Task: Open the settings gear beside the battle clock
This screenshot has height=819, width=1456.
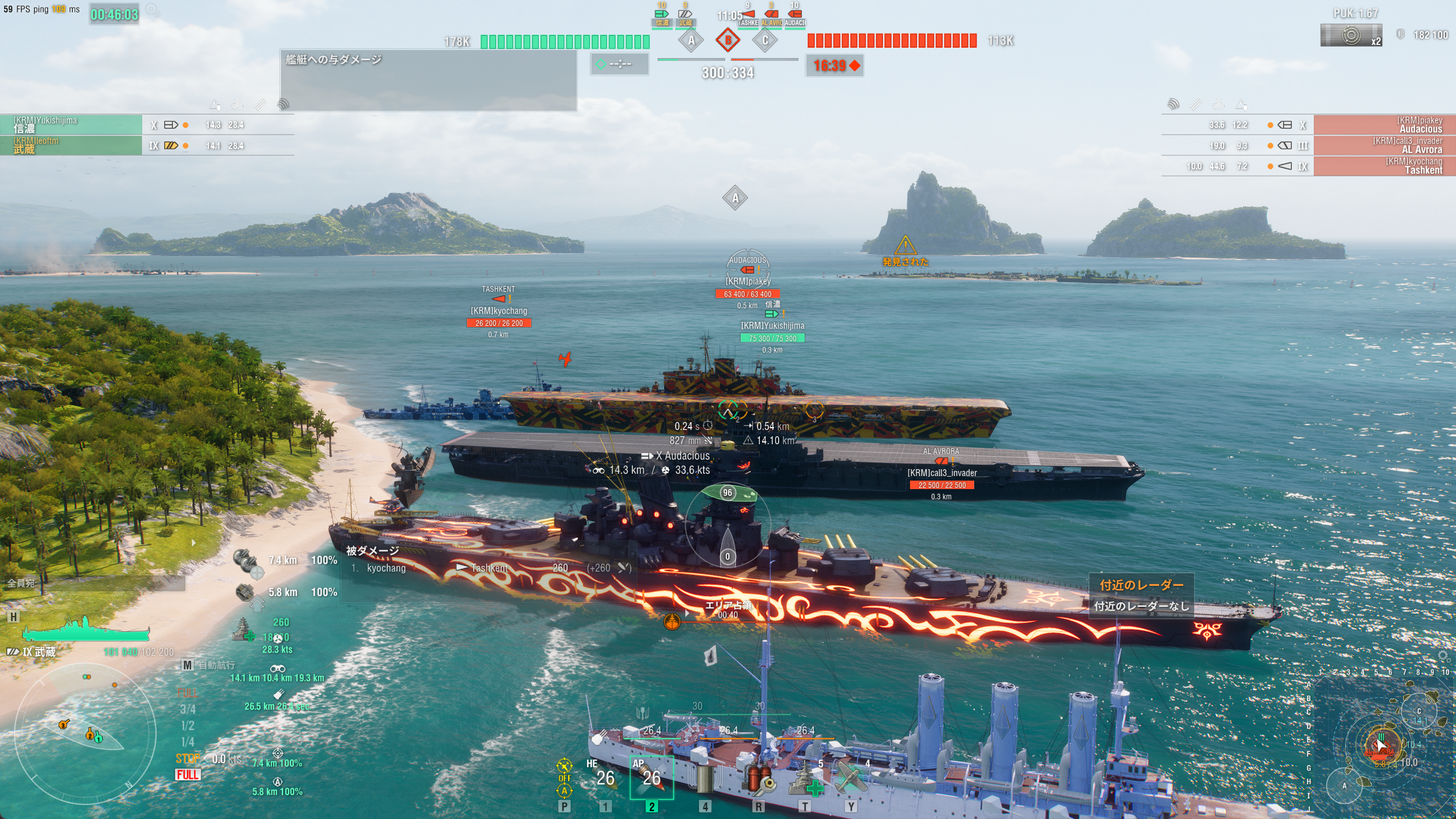Action: (x=152, y=10)
